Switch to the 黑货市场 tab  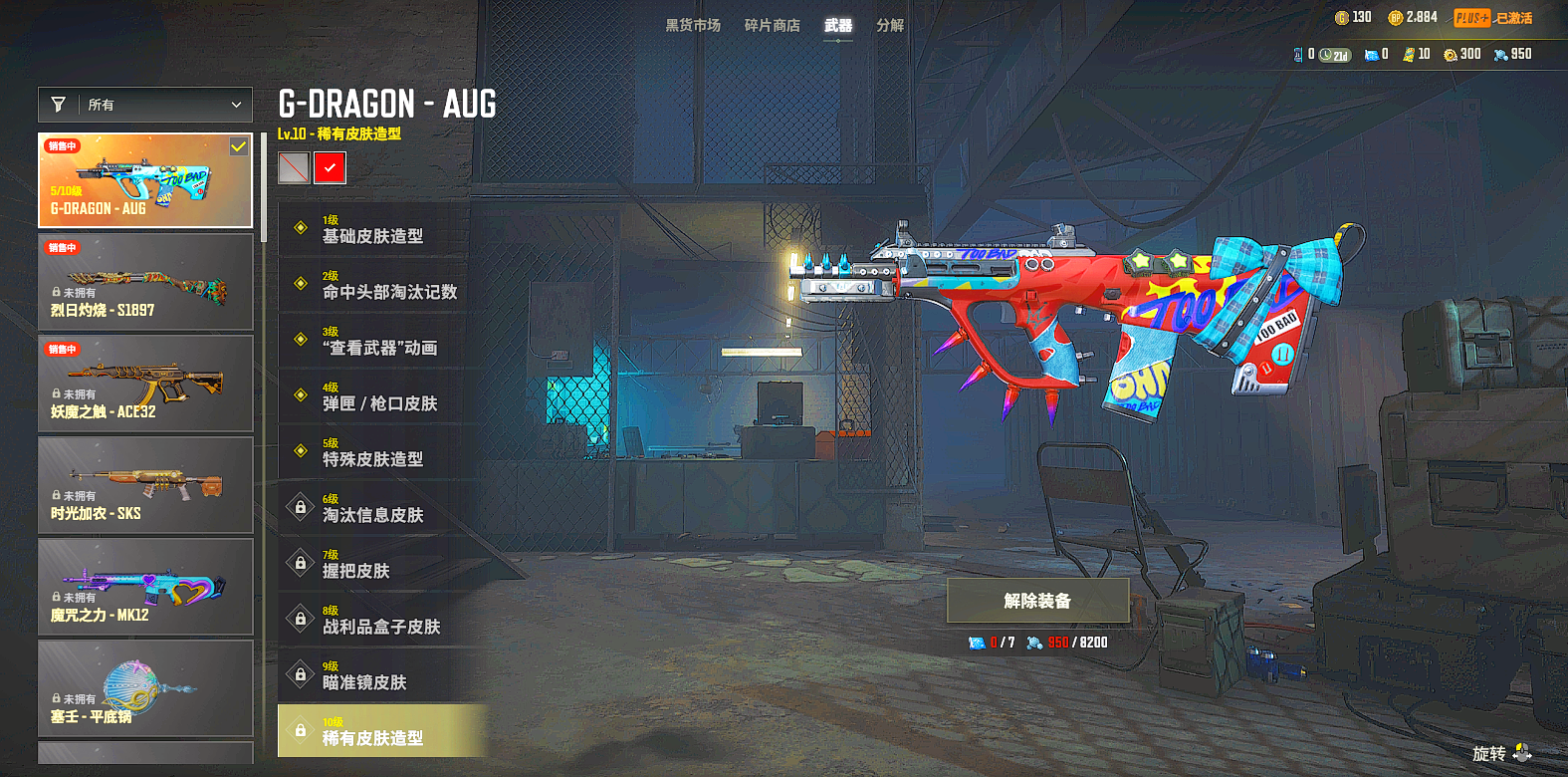click(x=693, y=25)
